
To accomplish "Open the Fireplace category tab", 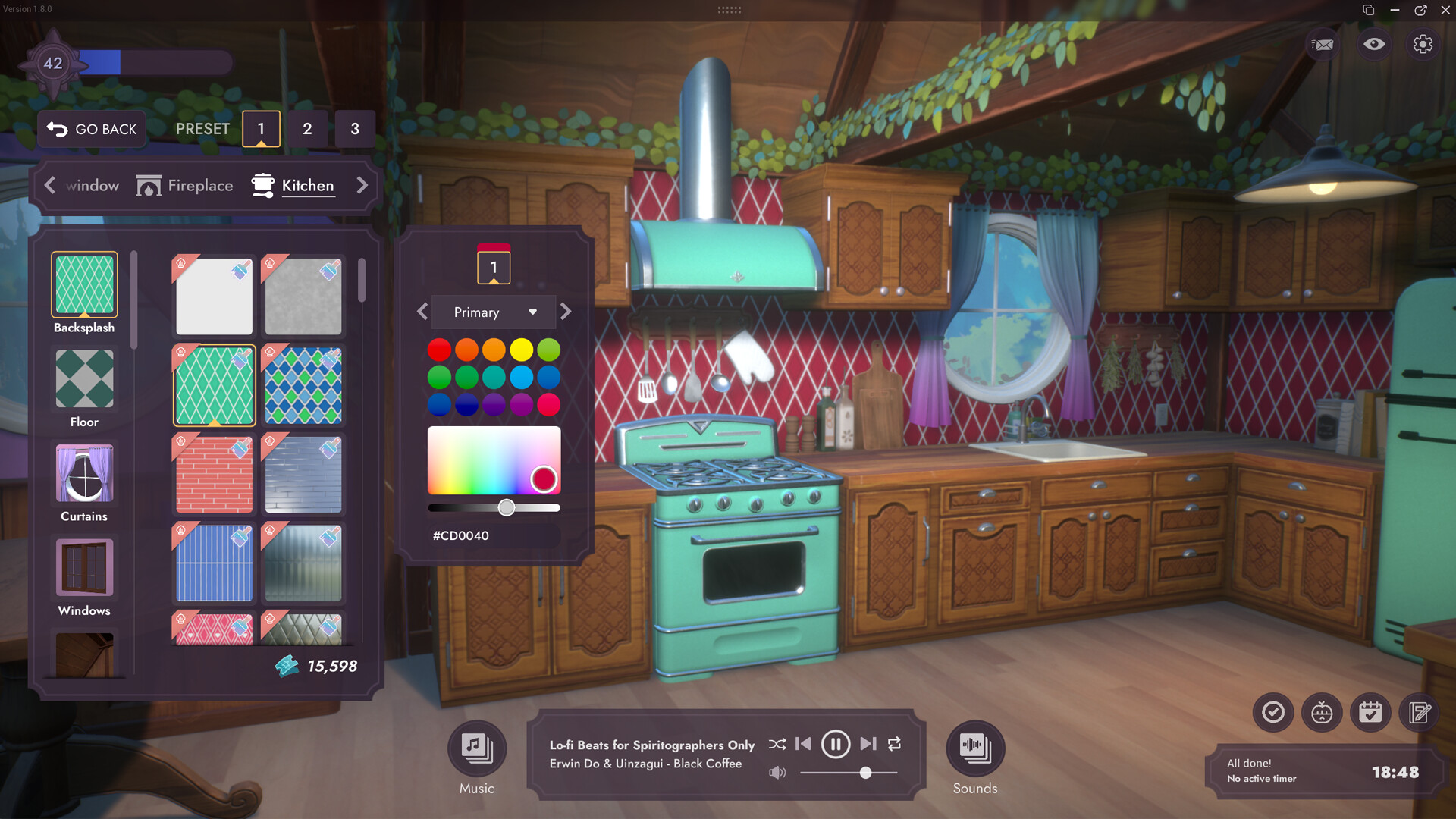I will coord(185,186).
